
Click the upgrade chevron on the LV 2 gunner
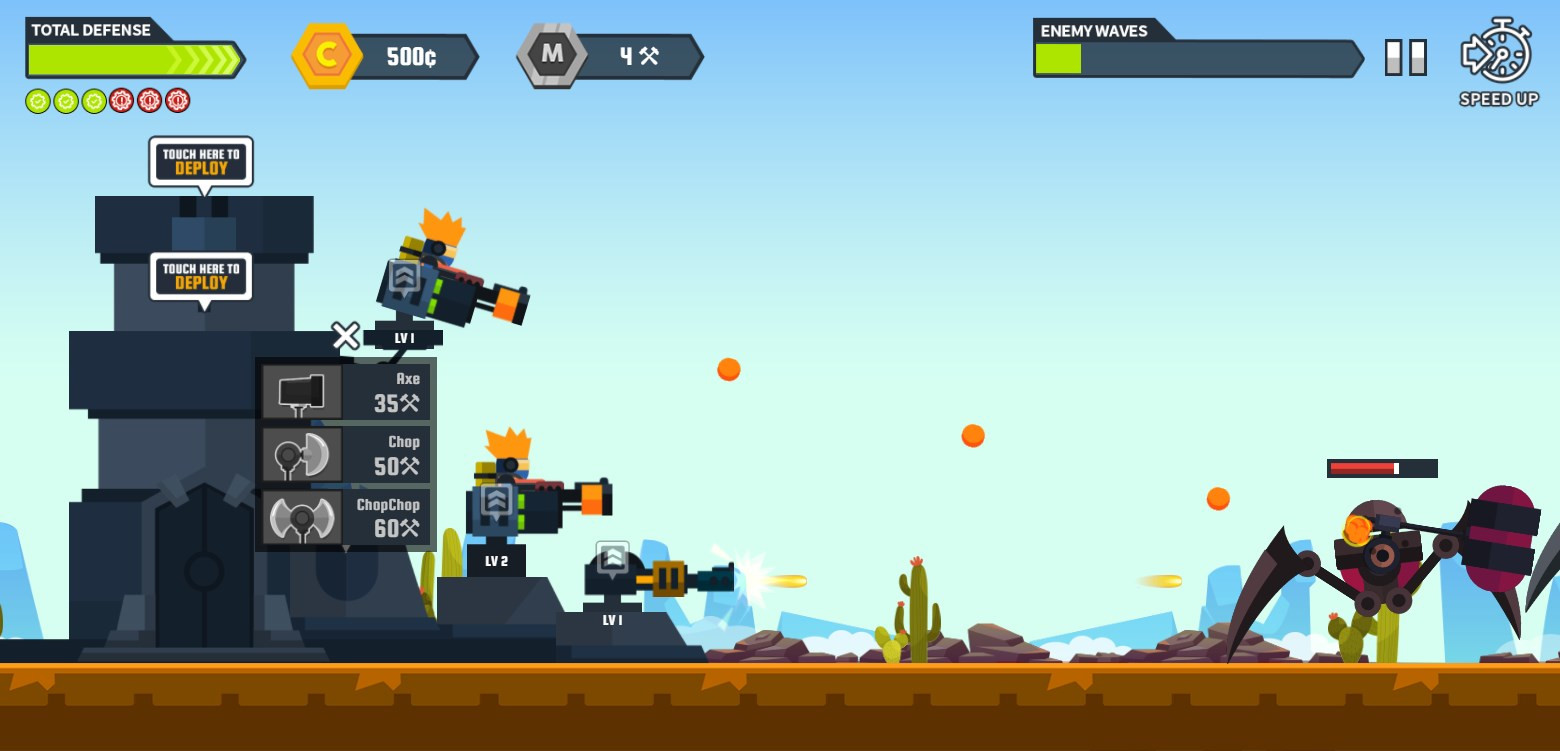(497, 500)
